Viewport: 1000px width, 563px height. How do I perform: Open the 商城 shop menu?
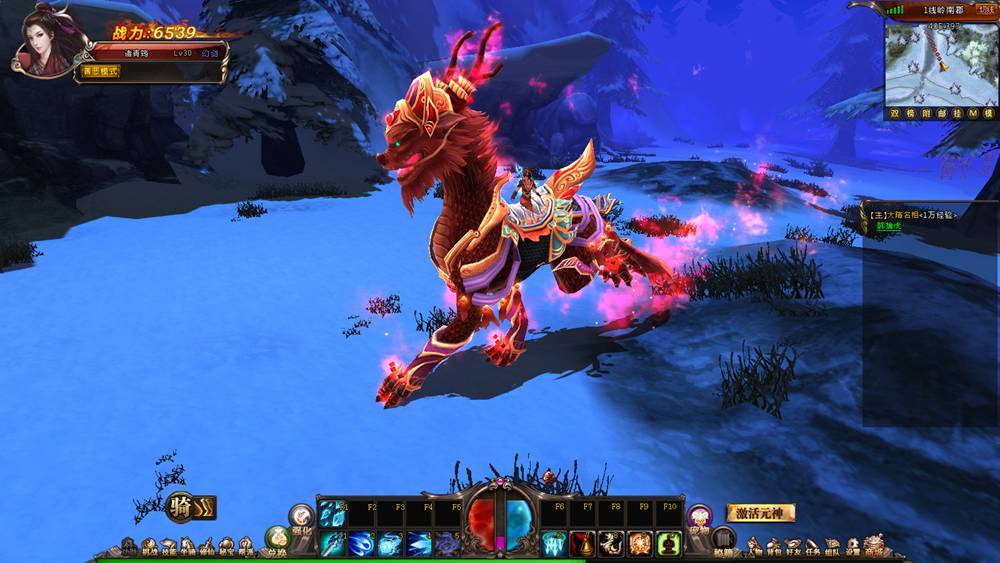point(875,545)
